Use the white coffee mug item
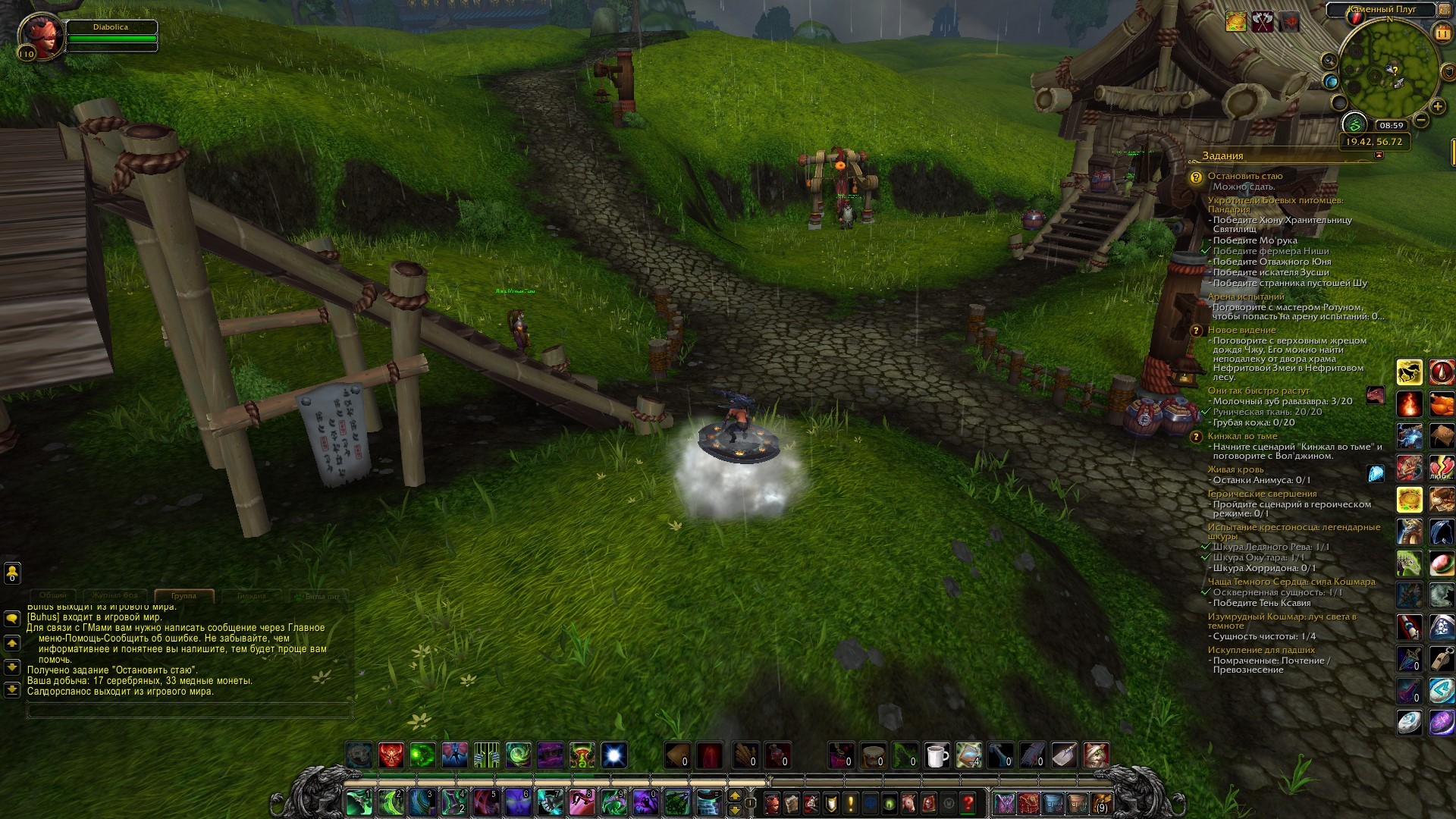This screenshot has width=1456, height=819. [x=937, y=755]
